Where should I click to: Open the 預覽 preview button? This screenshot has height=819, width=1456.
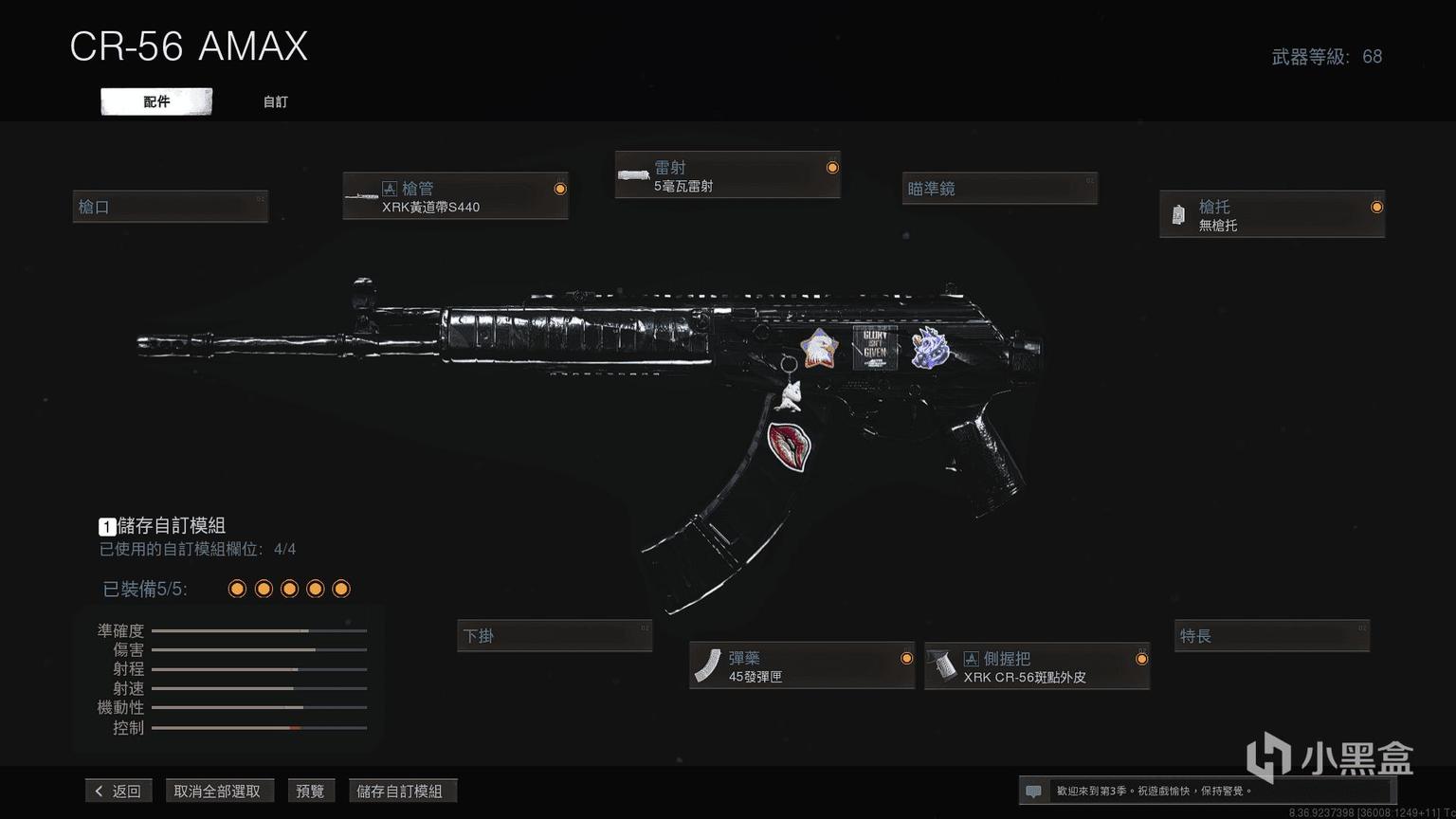point(310,791)
